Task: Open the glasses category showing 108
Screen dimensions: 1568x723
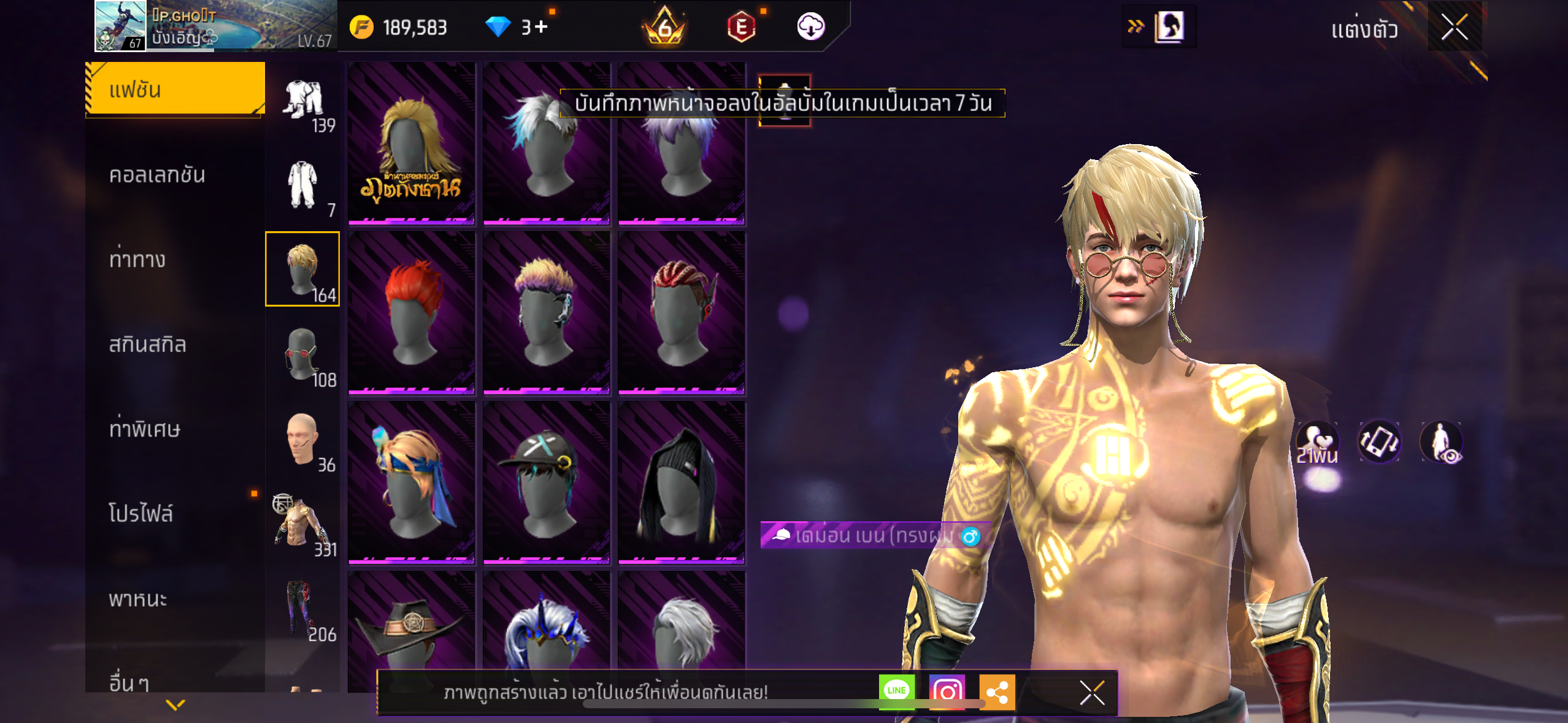Action: pyautogui.click(x=302, y=354)
